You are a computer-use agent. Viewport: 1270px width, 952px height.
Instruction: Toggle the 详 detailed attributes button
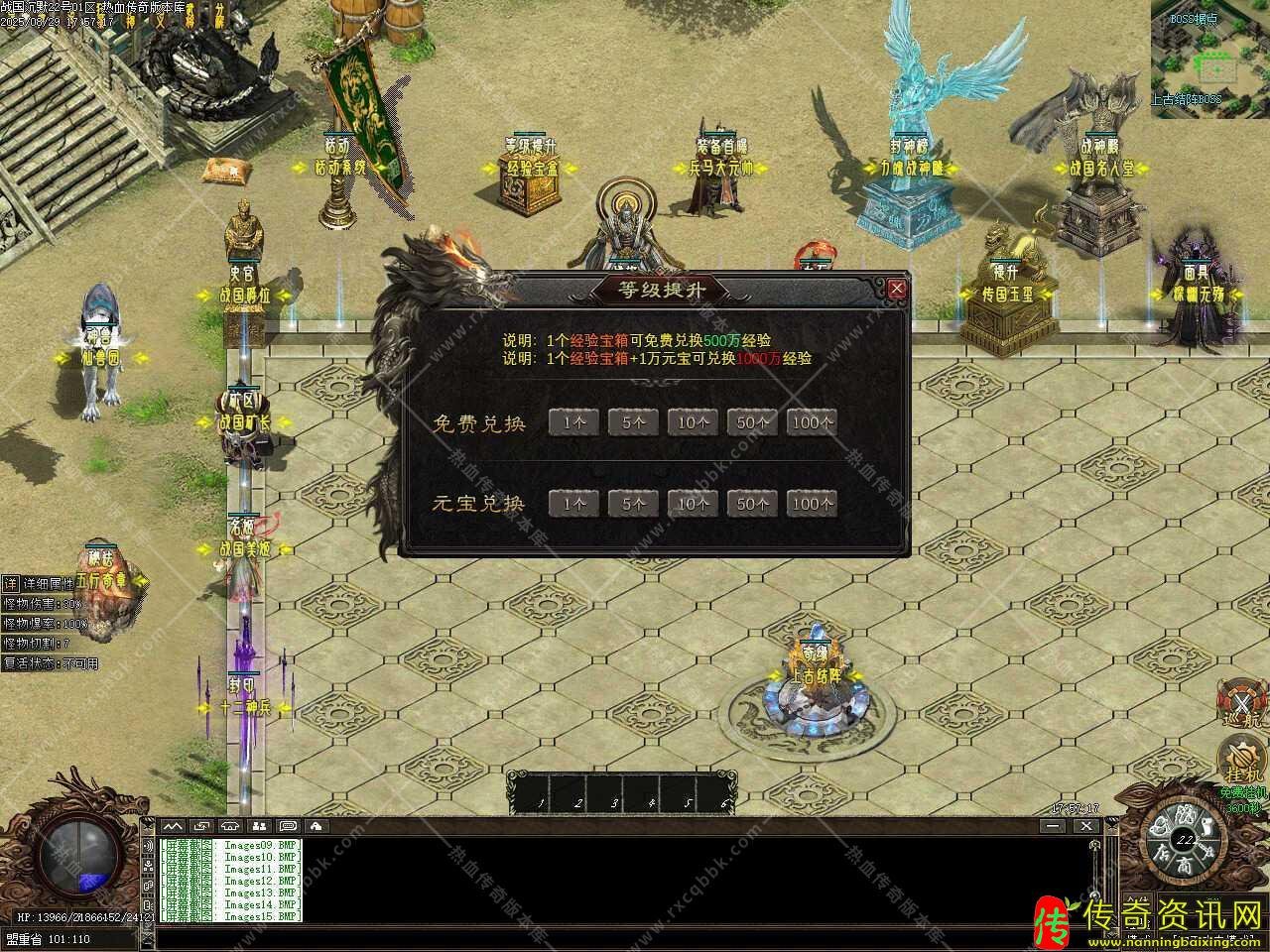point(10,583)
